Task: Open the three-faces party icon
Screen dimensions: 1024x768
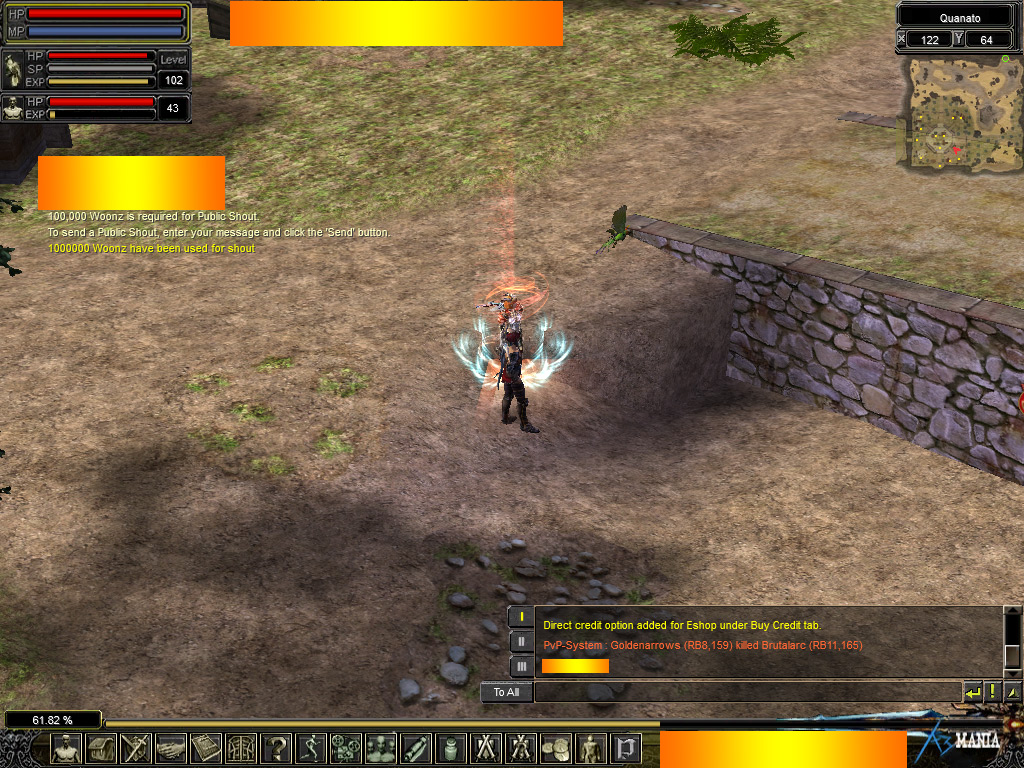Action: pyautogui.click(x=381, y=748)
